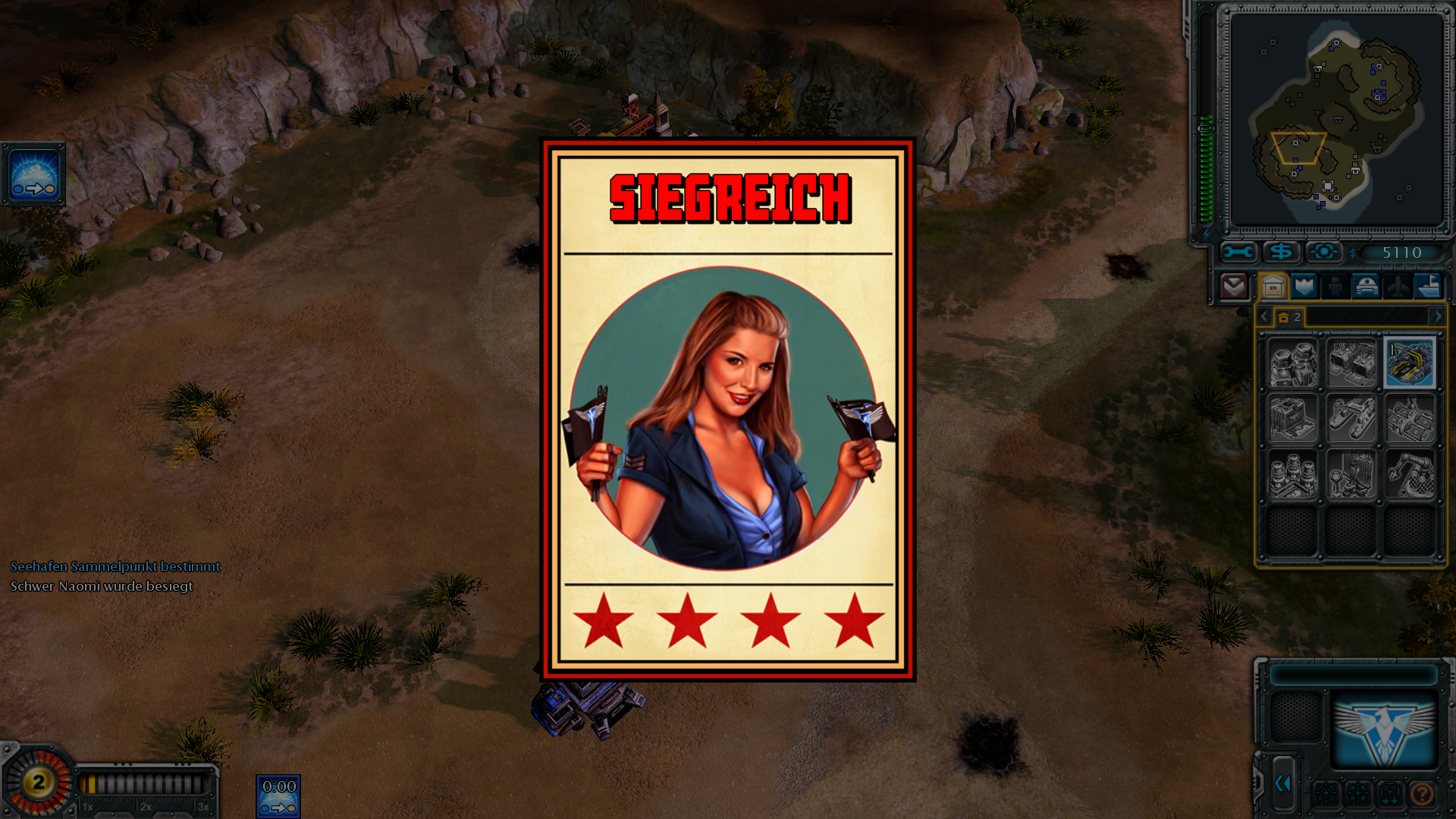This screenshot has height=819, width=1456.
Task: Click the orange question mark help button
Action: [x=1422, y=794]
